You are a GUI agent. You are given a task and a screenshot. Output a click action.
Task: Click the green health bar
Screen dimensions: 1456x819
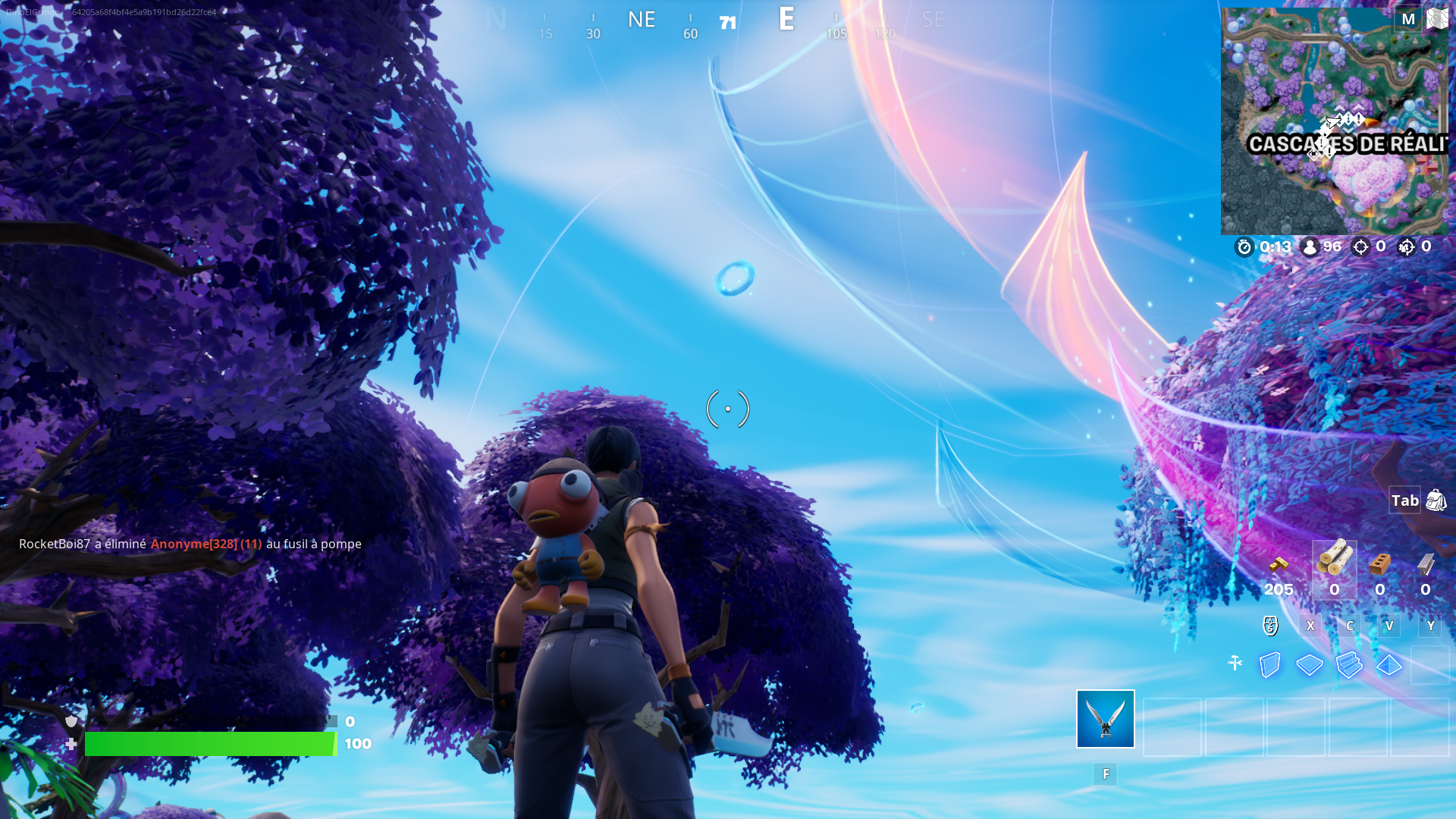coord(212,745)
